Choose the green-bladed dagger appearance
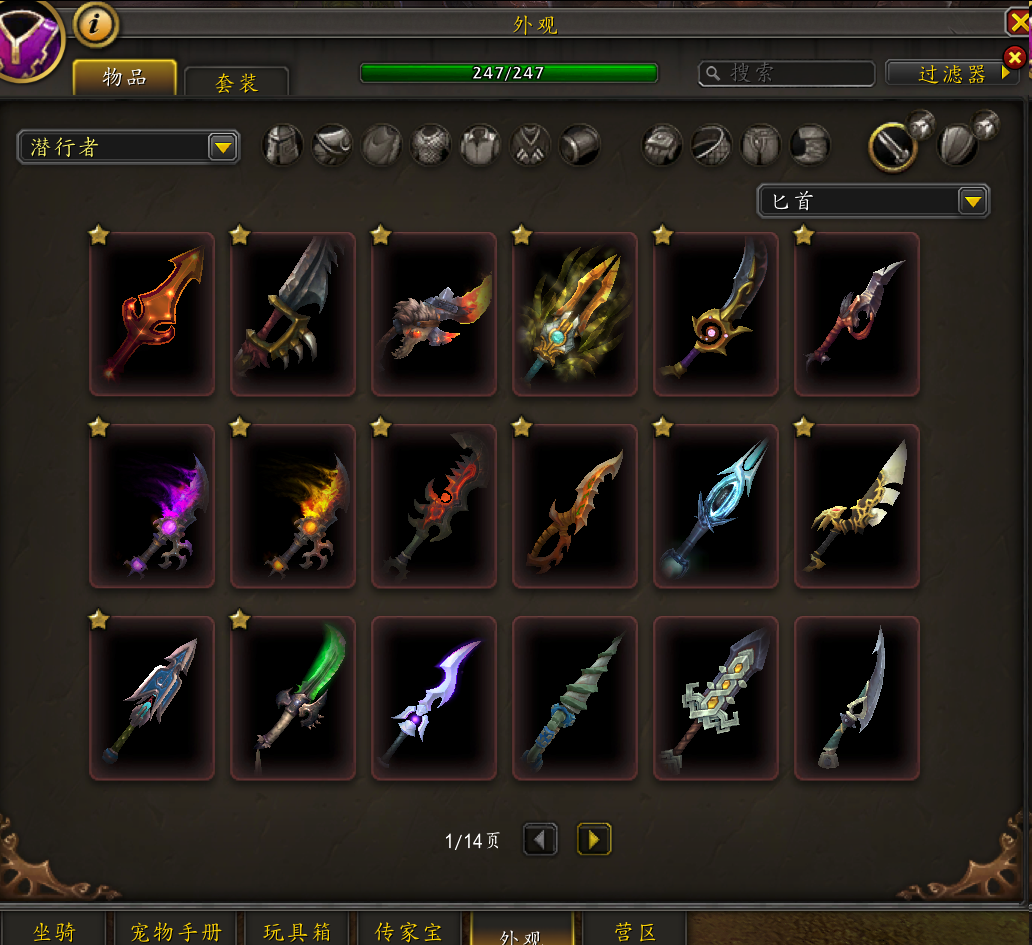This screenshot has height=945, width=1032. click(x=293, y=698)
